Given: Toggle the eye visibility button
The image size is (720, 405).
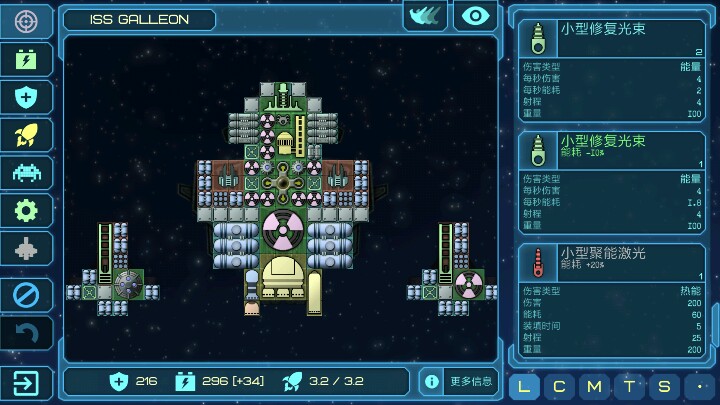Looking at the screenshot, I should tap(475, 16).
